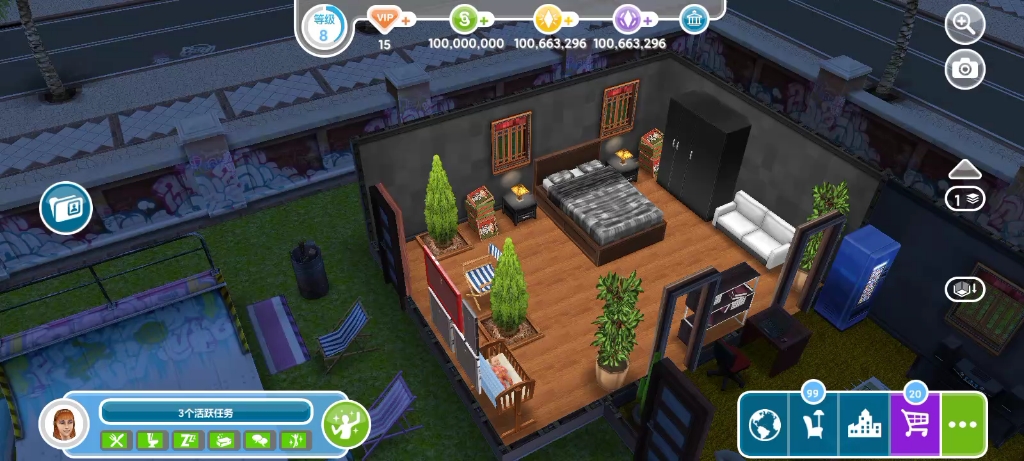Add more green Simoleons currency

(x=485, y=19)
